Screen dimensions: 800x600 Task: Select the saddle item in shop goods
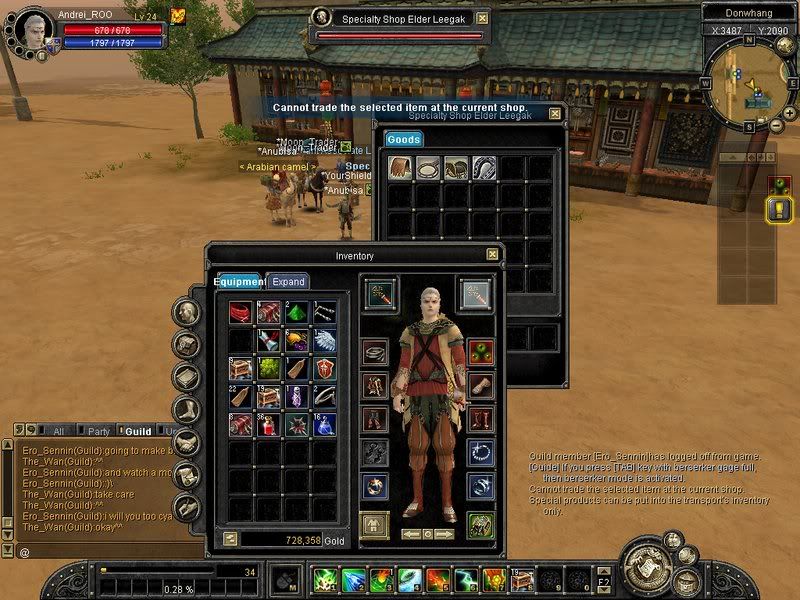click(456, 168)
